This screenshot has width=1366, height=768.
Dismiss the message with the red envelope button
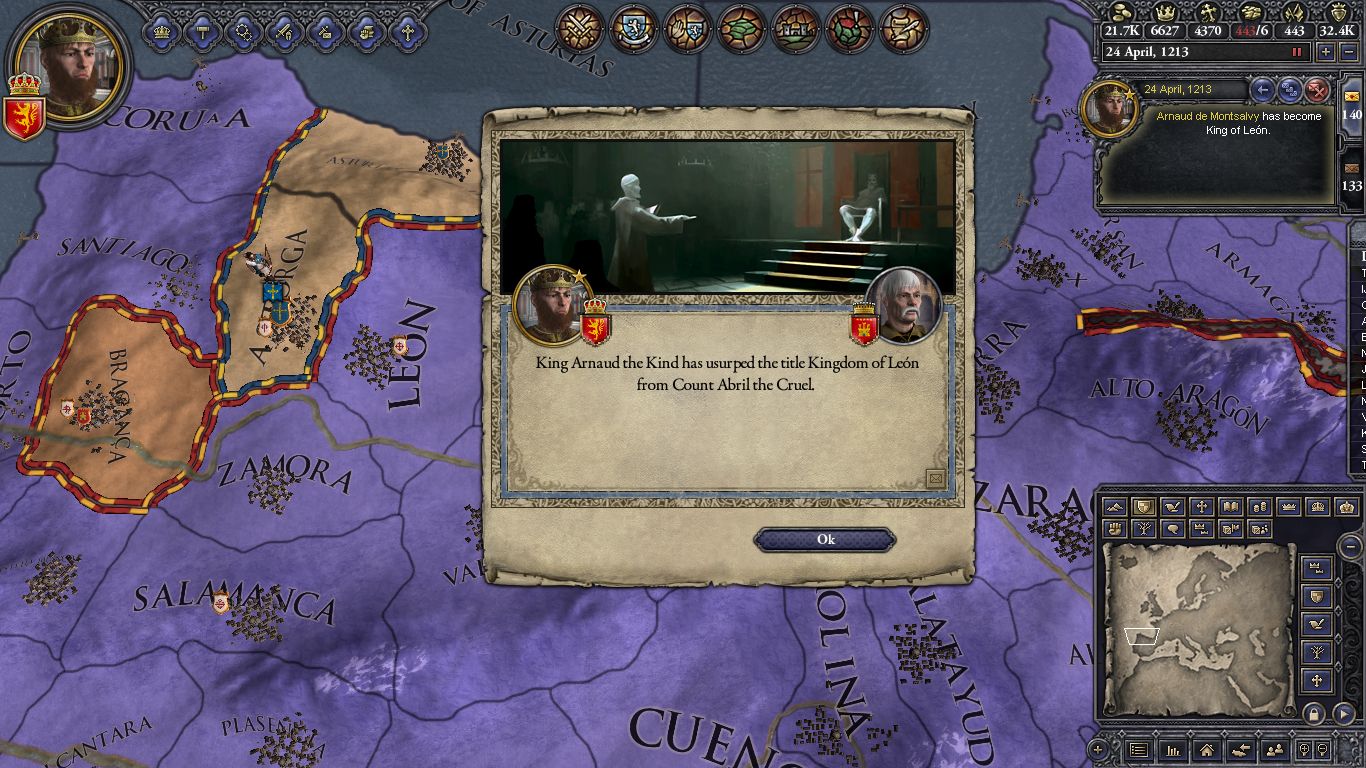point(1317,90)
